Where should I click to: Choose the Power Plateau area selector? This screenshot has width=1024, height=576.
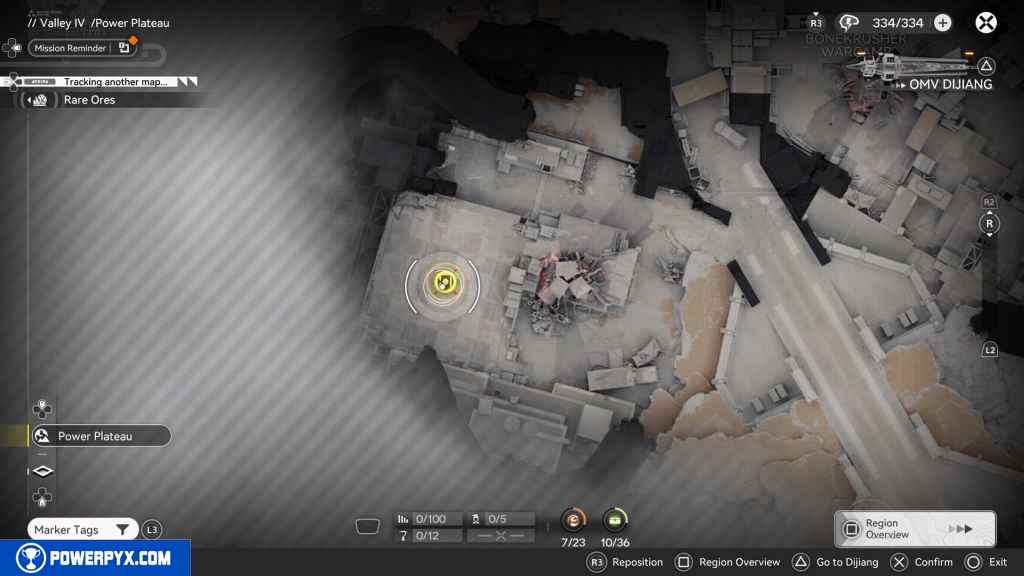(99, 436)
